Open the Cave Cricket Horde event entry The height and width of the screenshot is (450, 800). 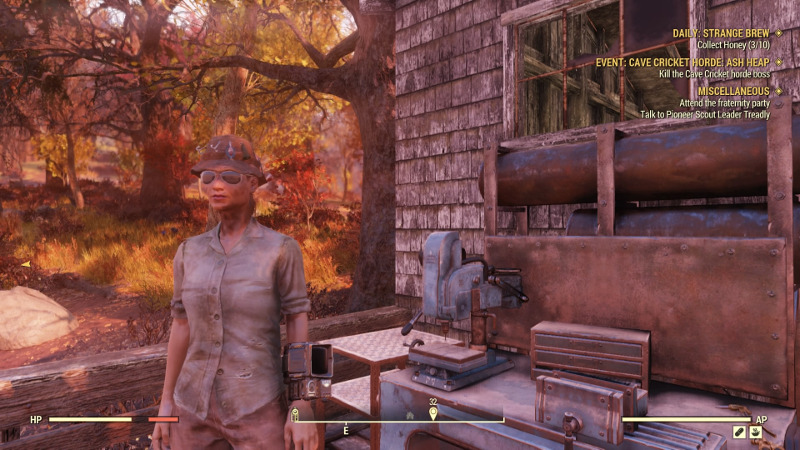683,61
